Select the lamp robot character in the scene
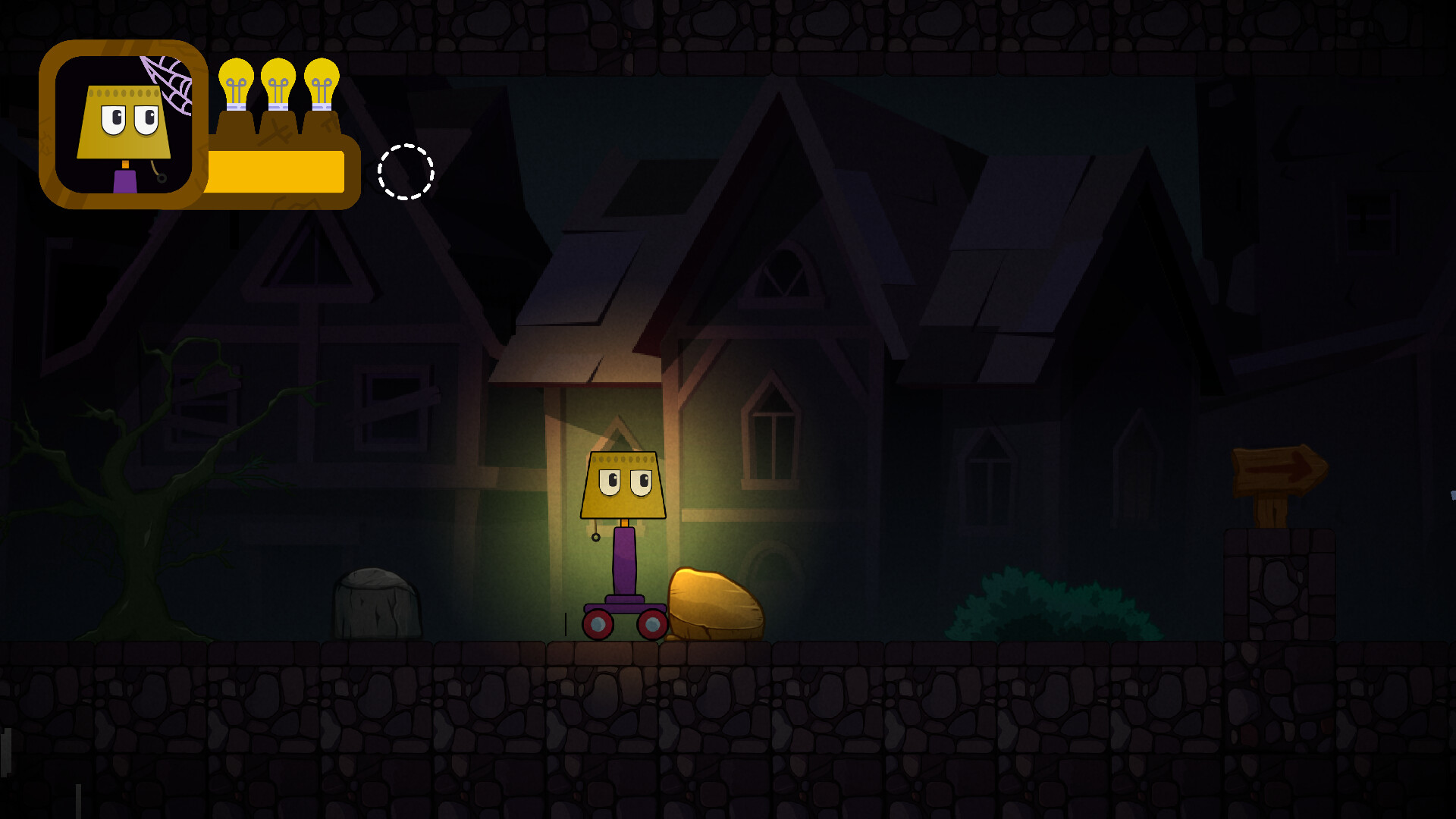The image size is (1456, 819). [622, 531]
